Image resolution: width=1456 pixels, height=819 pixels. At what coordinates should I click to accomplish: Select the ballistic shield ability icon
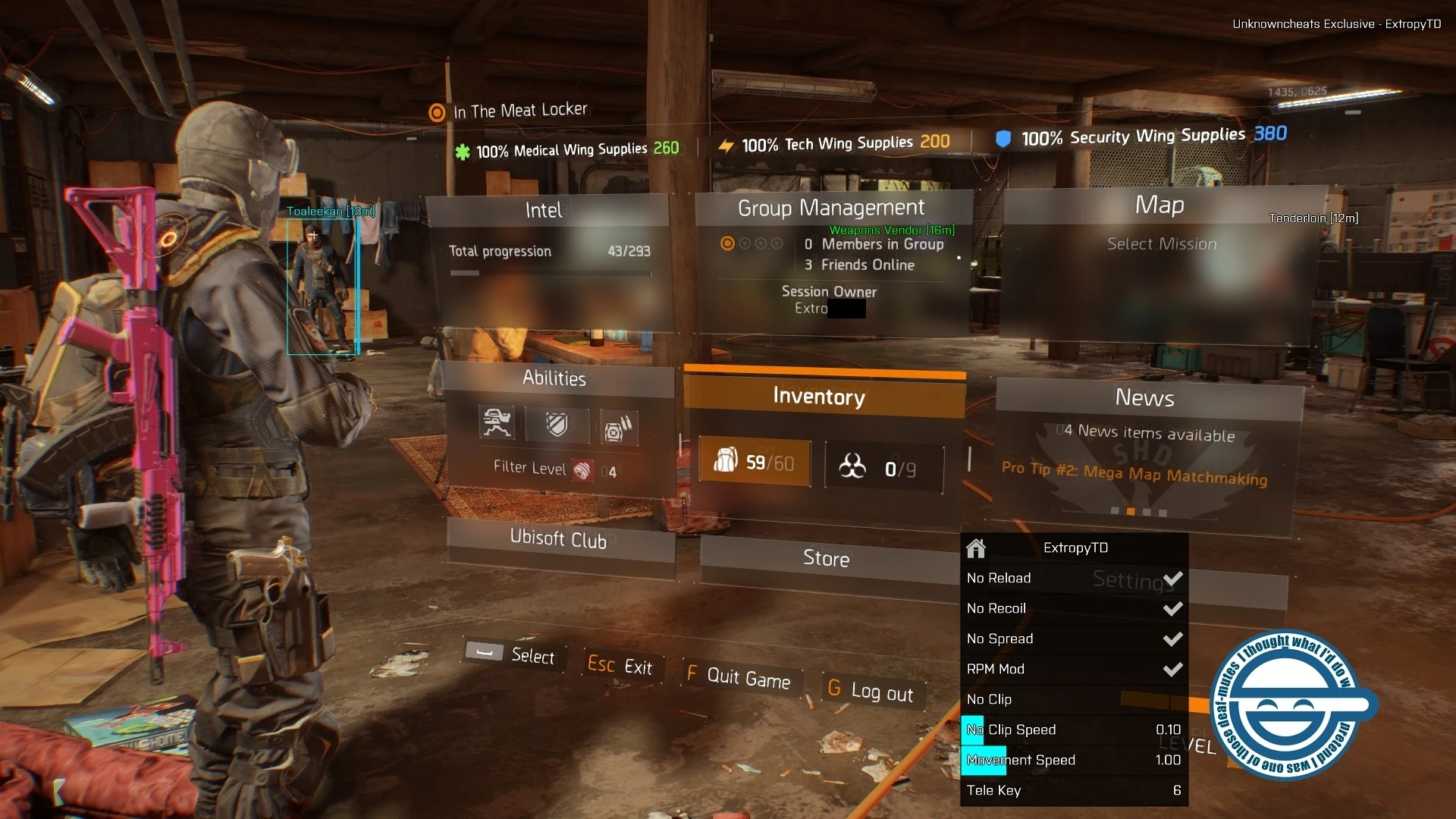pyautogui.click(x=557, y=425)
